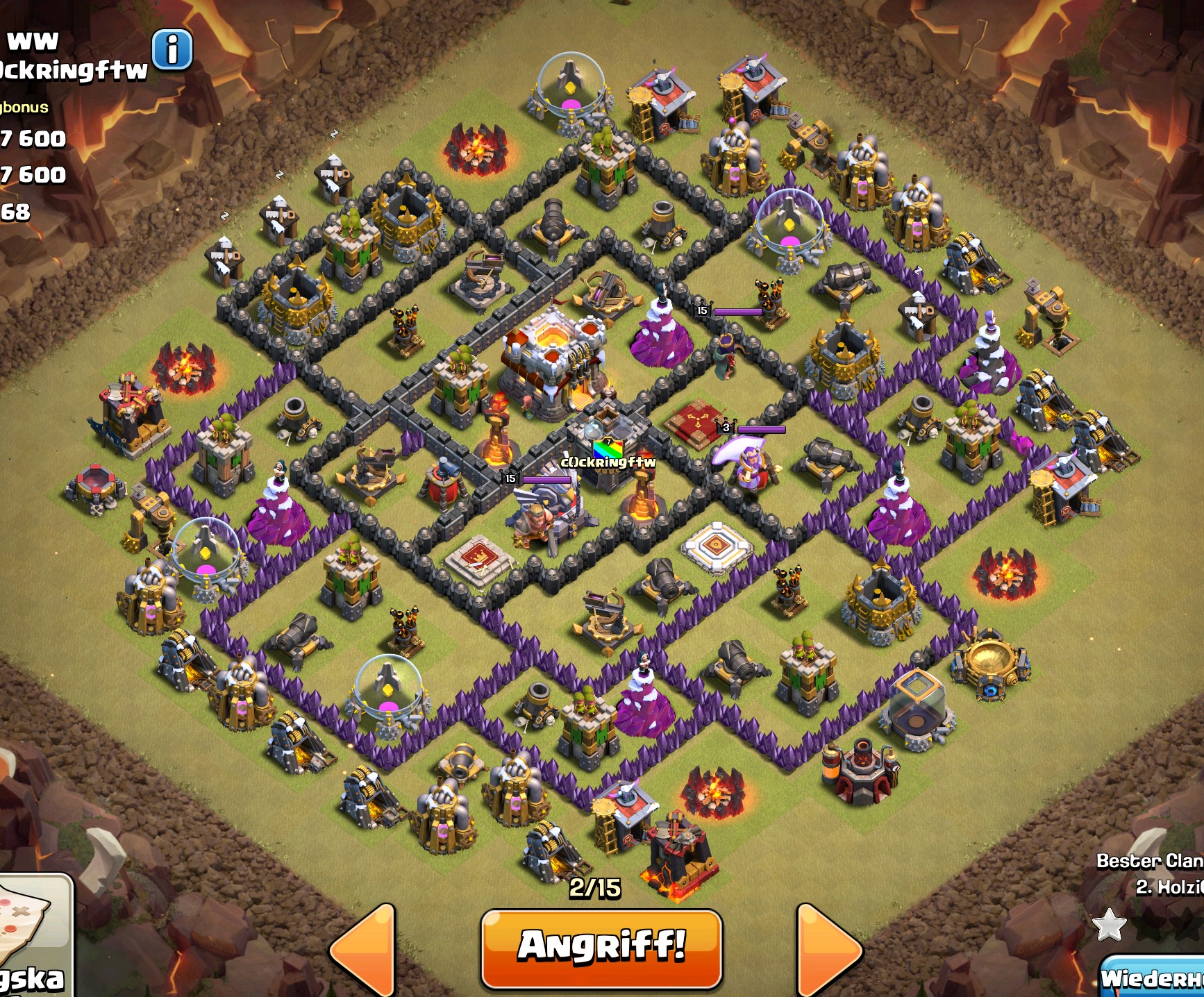
Task: Start the attack with Angriff! button
Action: point(601,947)
